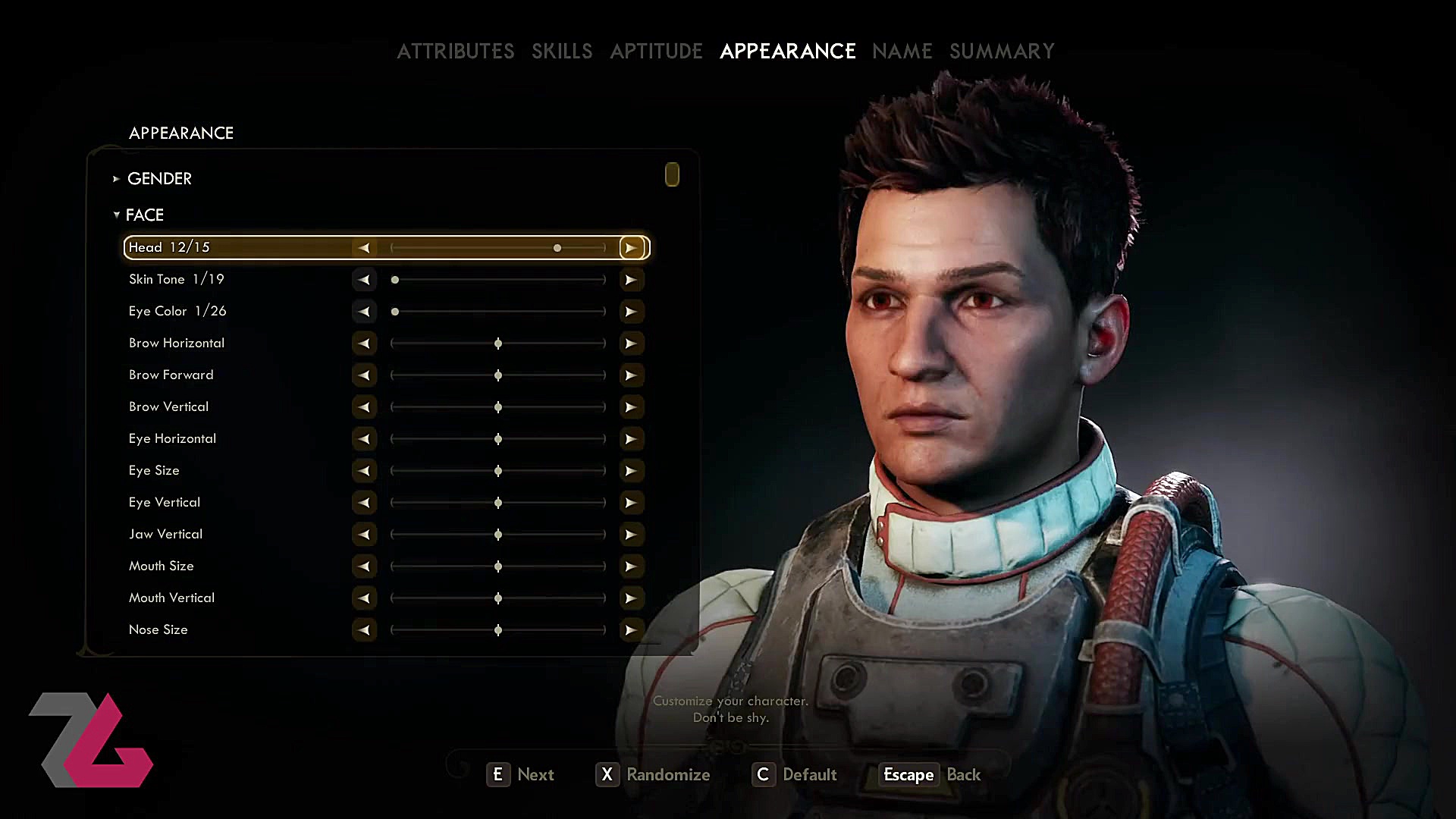Decrease Mouth Vertical using the left arrow
This screenshot has width=1456, height=819.
pos(364,598)
